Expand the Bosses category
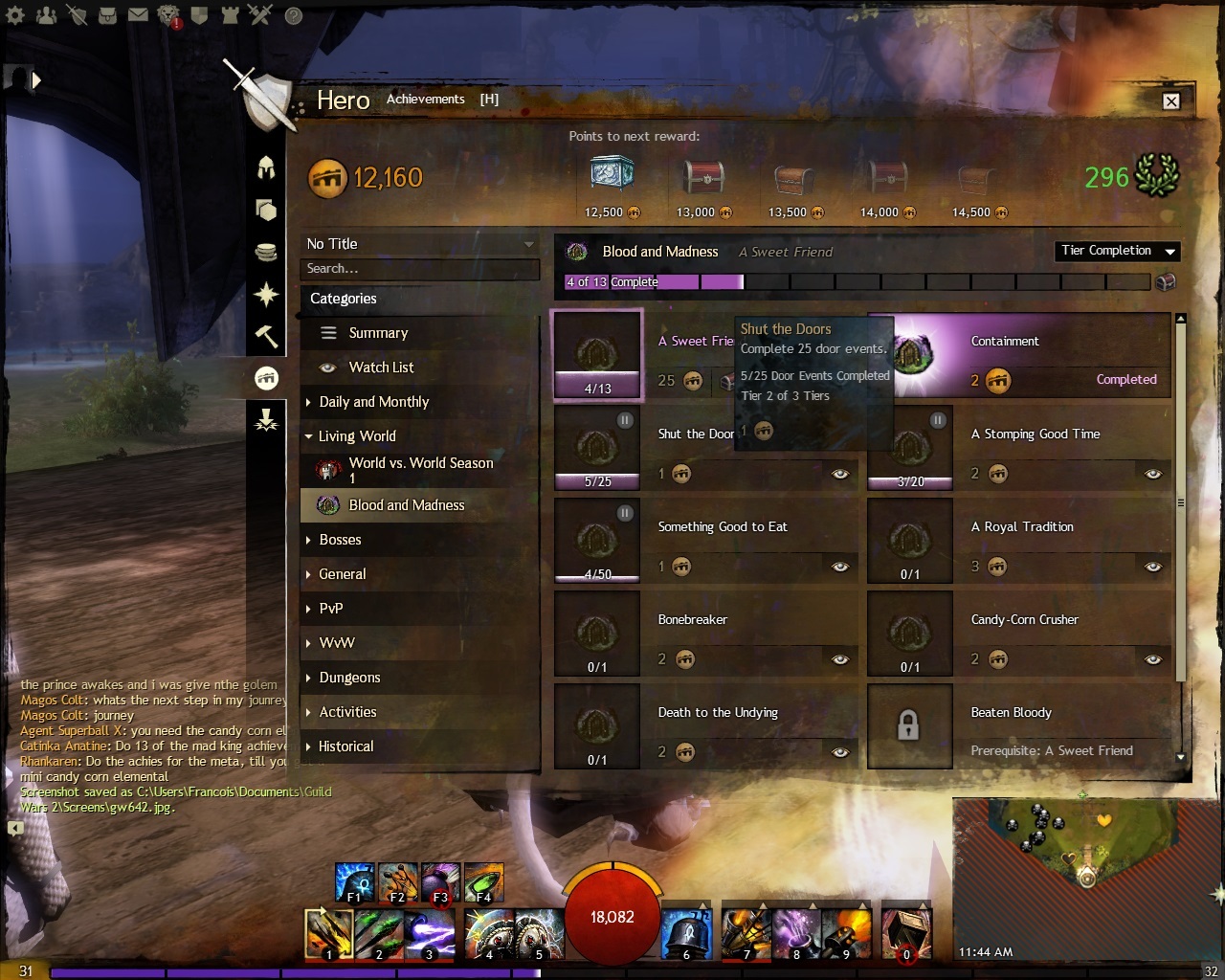Viewport: 1225px width, 980px height. [340, 540]
